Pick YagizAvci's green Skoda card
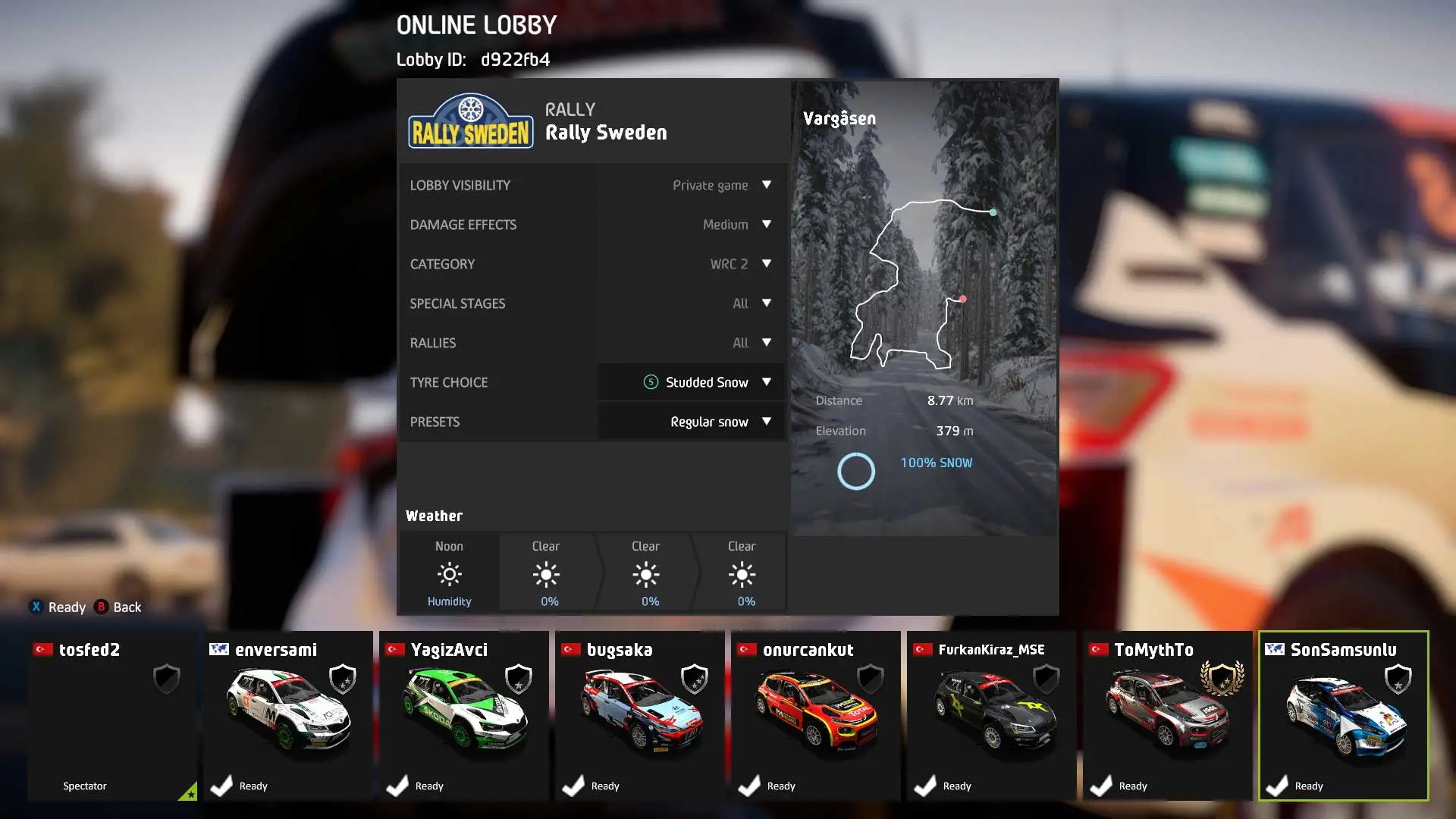Image resolution: width=1456 pixels, height=819 pixels. tap(464, 715)
